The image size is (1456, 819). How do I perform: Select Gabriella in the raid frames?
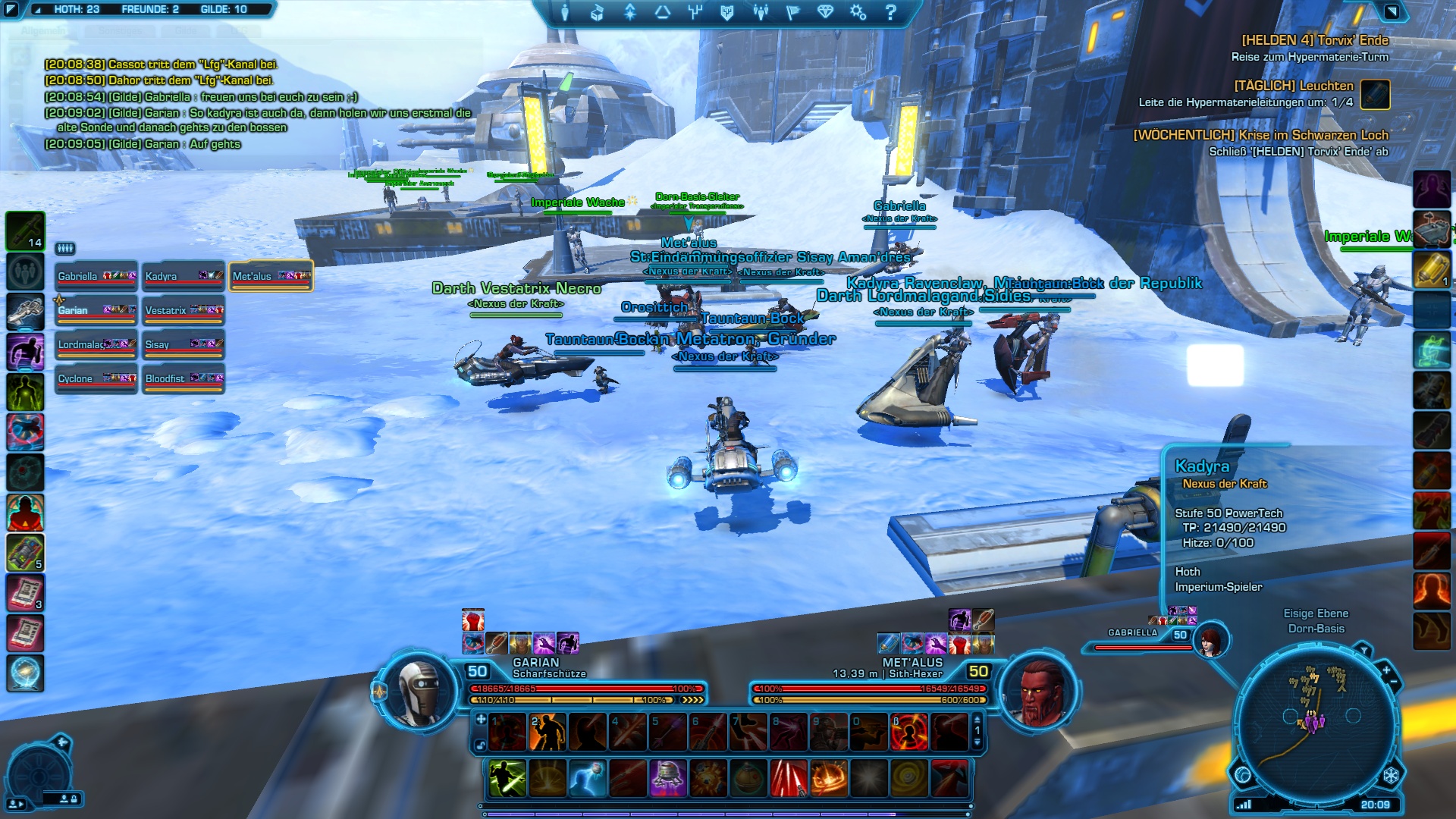coord(96,277)
